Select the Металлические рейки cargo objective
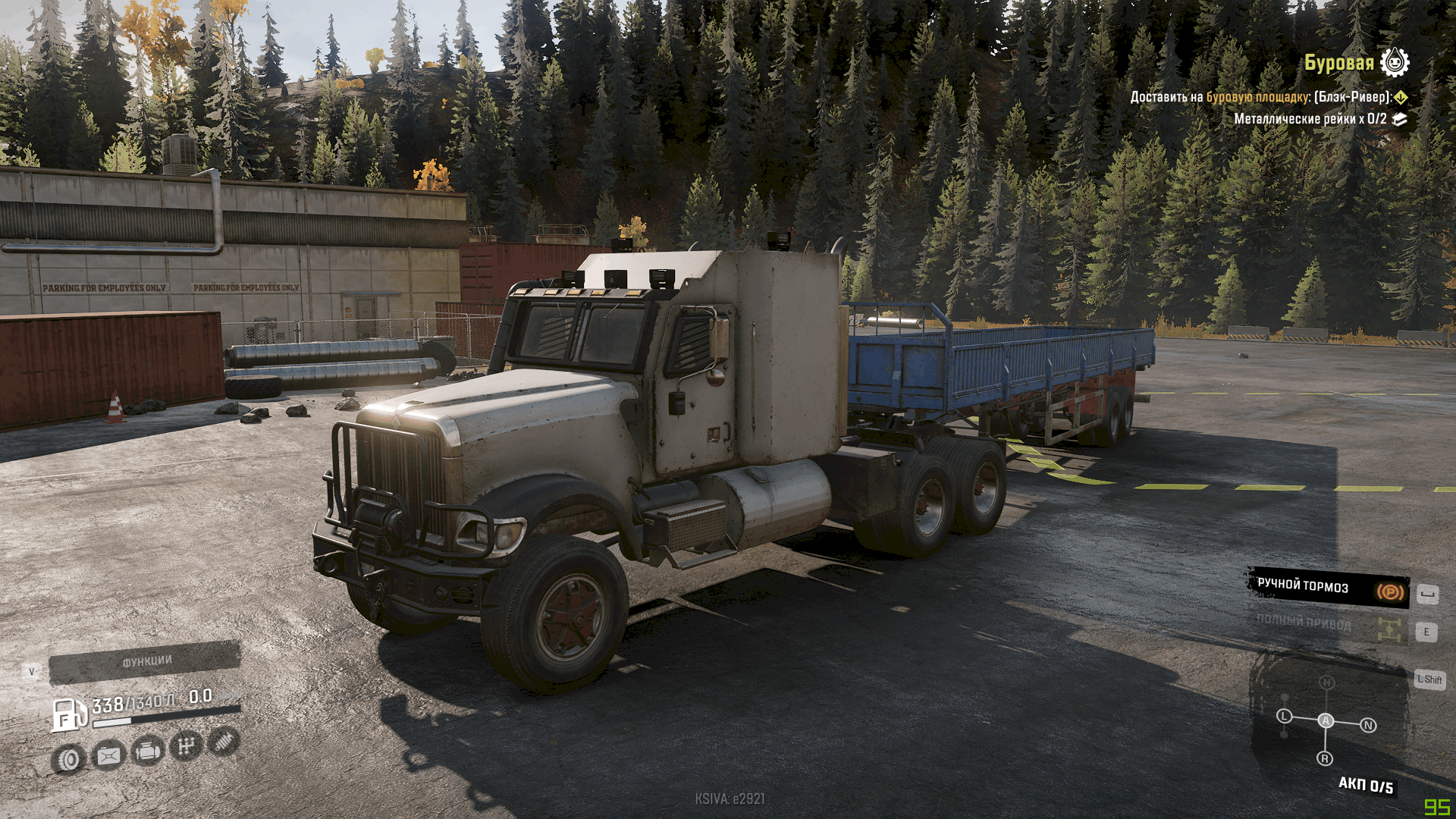This screenshot has width=1456, height=819. 1310,119
